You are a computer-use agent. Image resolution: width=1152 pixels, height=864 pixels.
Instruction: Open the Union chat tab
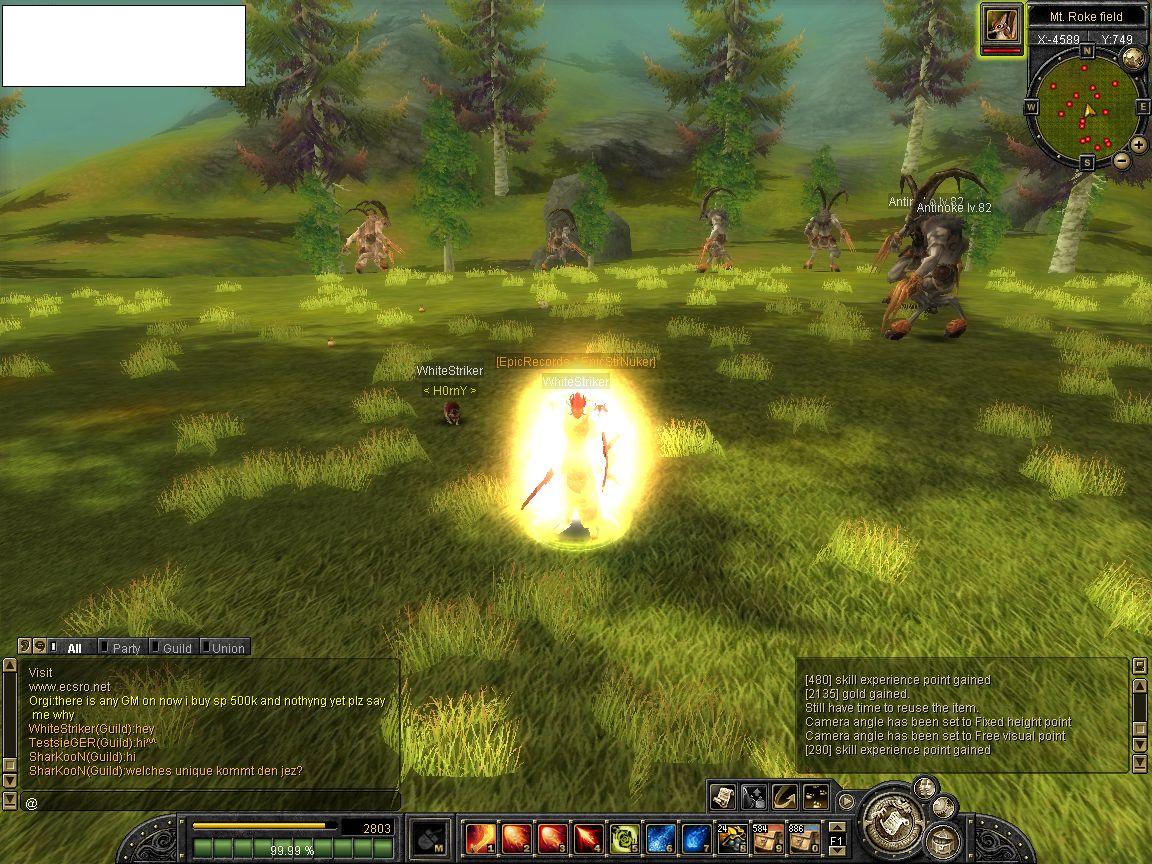(227, 648)
